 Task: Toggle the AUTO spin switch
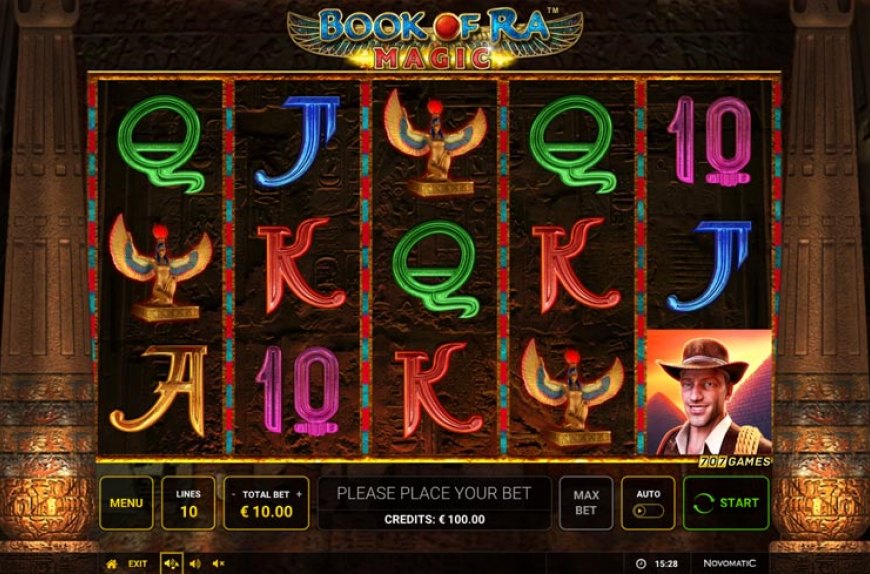[x=648, y=510]
